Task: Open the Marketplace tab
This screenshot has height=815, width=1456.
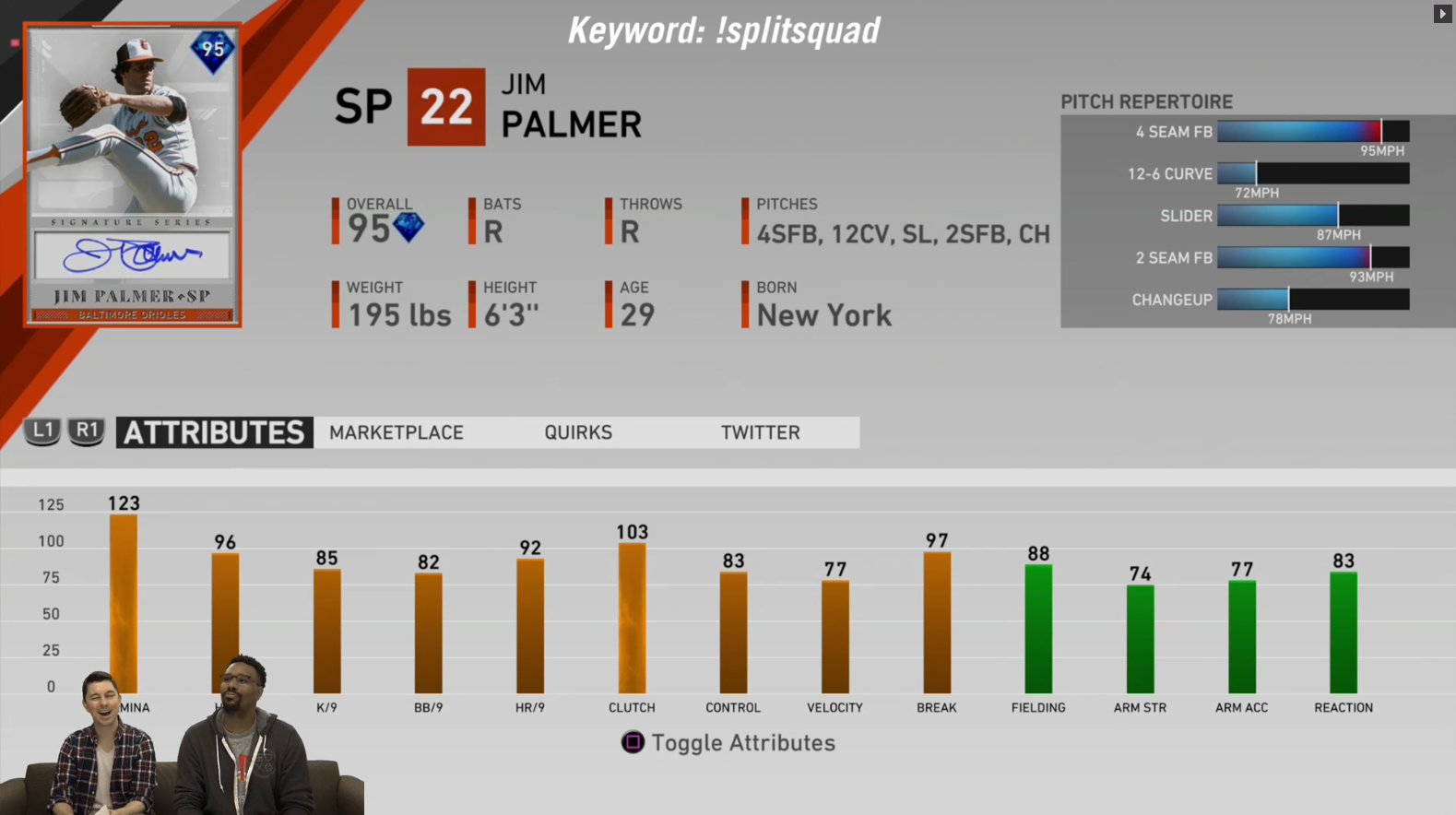Action: (397, 432)
